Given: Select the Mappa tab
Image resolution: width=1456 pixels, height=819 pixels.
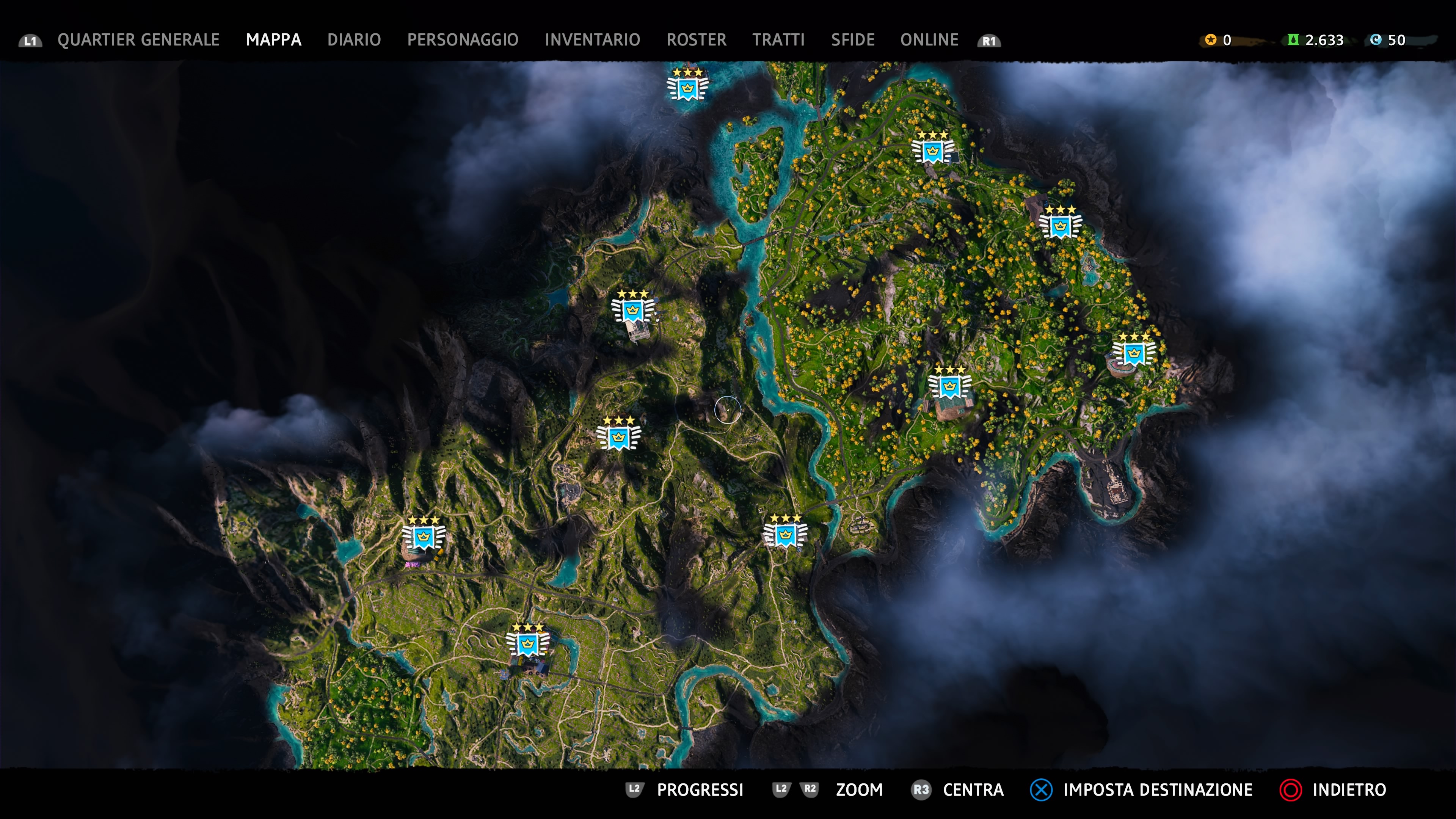Looking at the screenshot, I should [273, 40].
